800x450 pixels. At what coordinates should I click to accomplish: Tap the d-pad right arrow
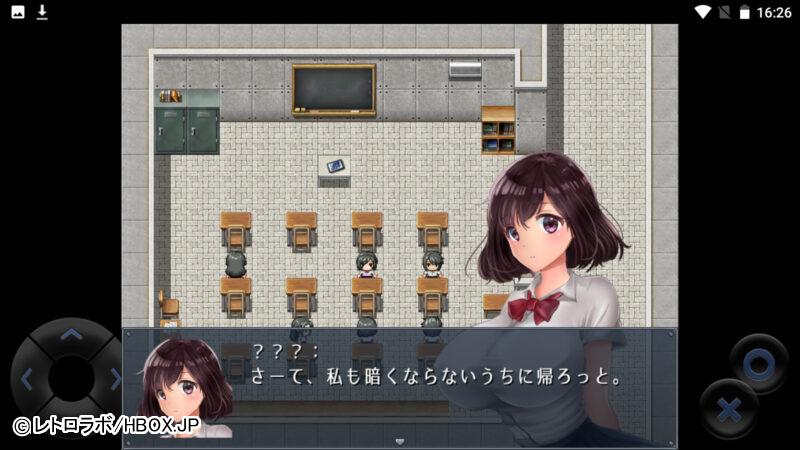[x=114, y=379]
